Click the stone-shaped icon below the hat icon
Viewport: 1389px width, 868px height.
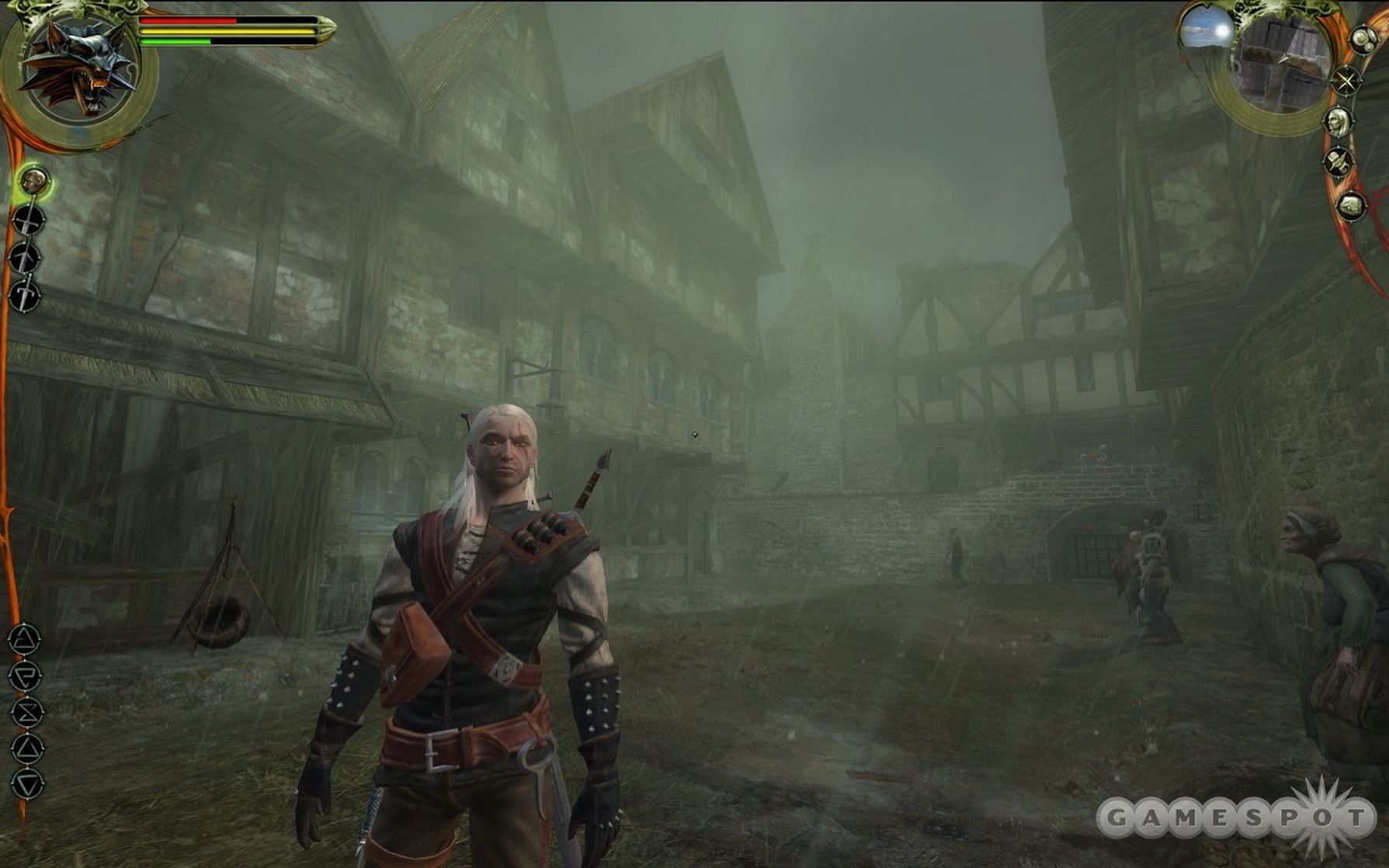1351,206
